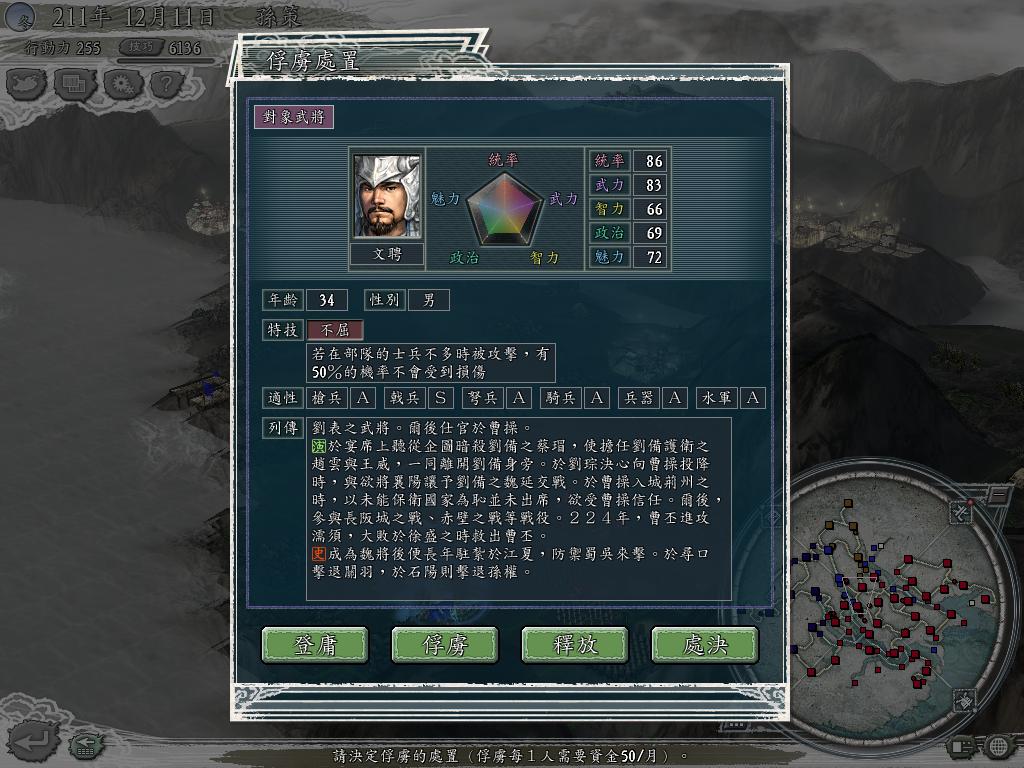Viewport: 1024px width, 768px height.
Task: Collapse the minimap with the minus button
Action: [x=999, y=494]
